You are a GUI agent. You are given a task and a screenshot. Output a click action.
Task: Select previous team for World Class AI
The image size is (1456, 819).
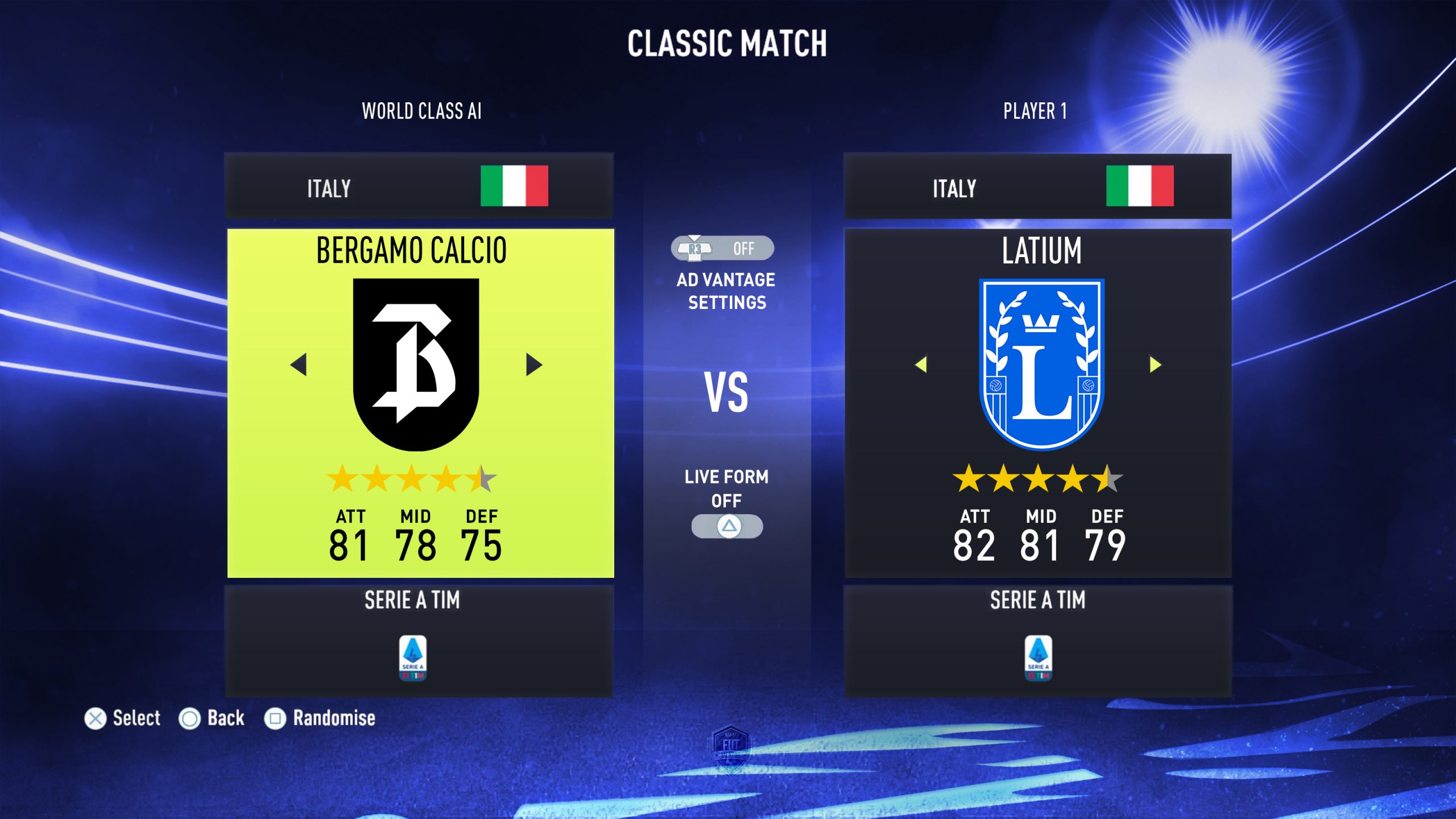299,365
